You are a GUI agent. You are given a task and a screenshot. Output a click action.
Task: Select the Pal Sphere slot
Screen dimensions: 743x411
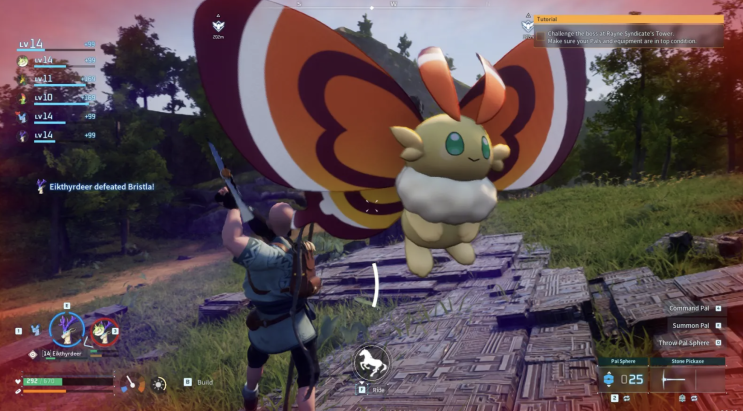623,378
